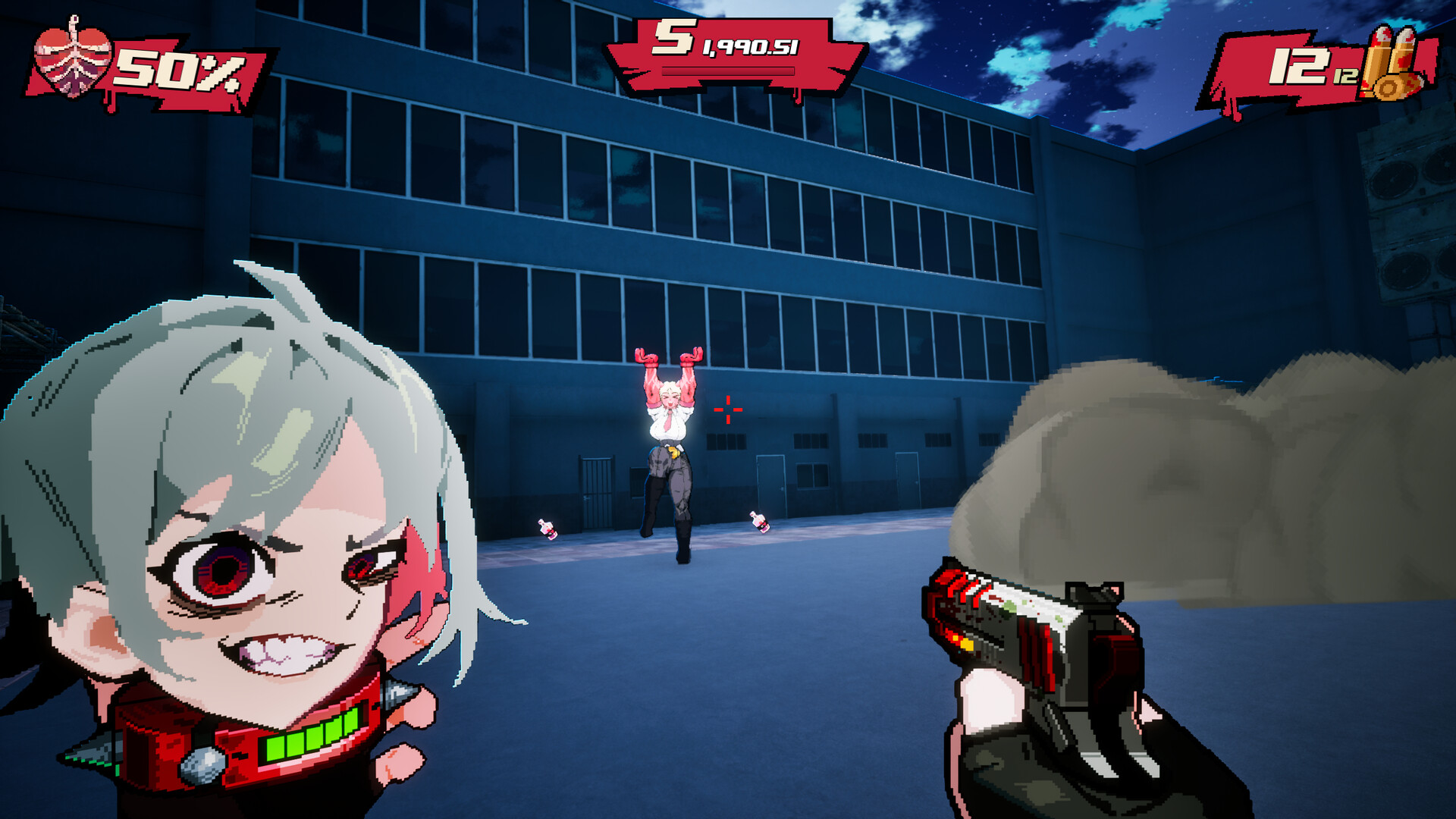
Task: Click the score banner showing 1,990.51
Action: [751, 47]
